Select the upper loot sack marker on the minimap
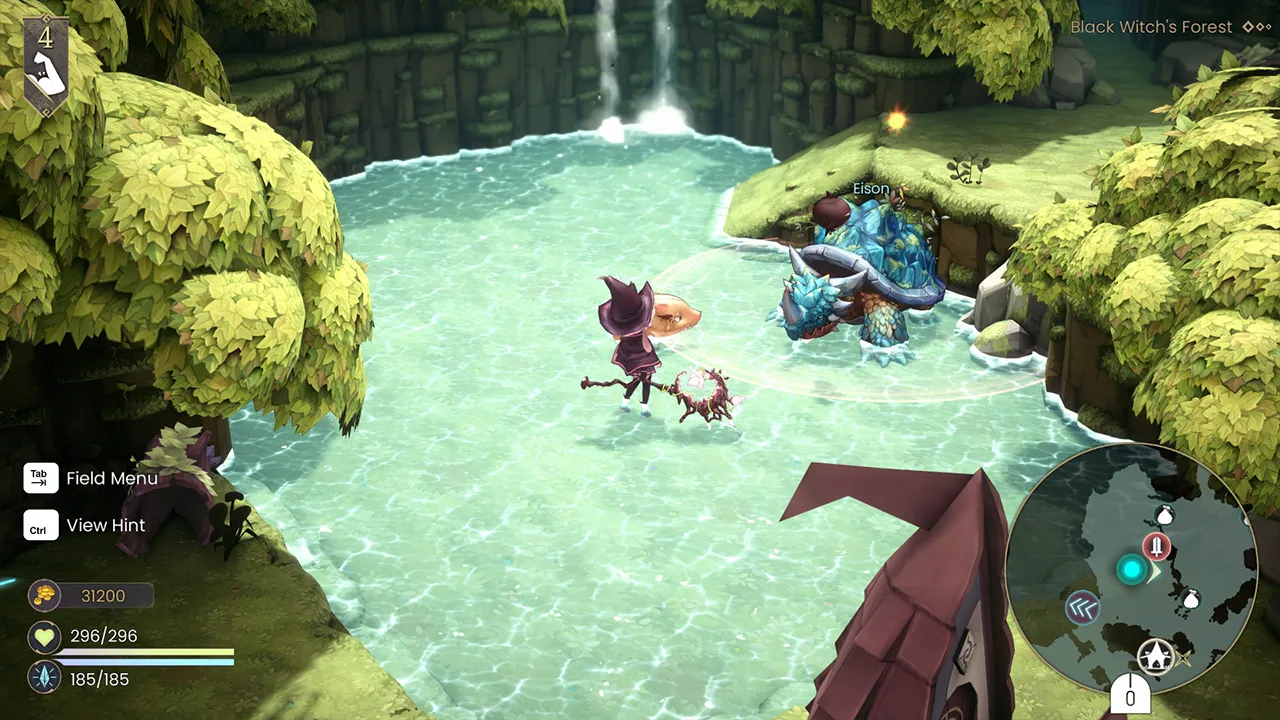 1163,516
